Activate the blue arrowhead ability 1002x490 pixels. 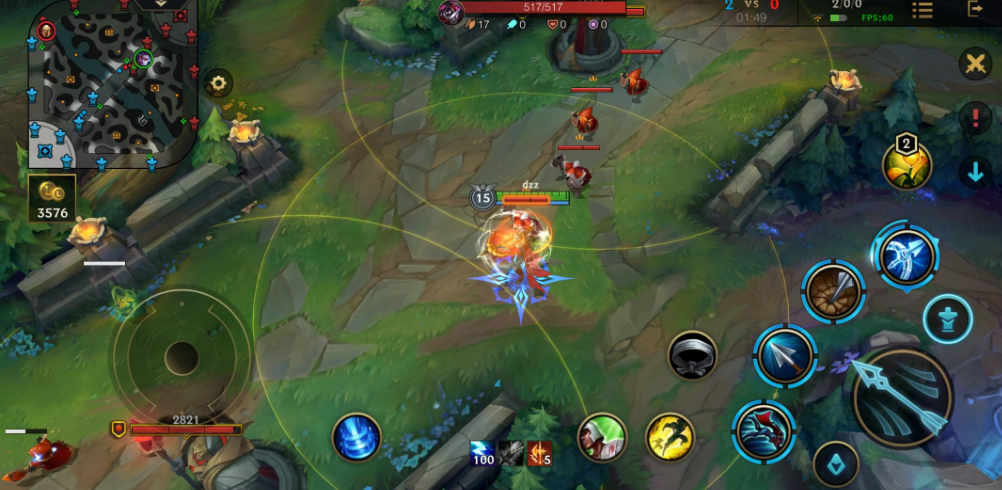[x=785, y=356]
